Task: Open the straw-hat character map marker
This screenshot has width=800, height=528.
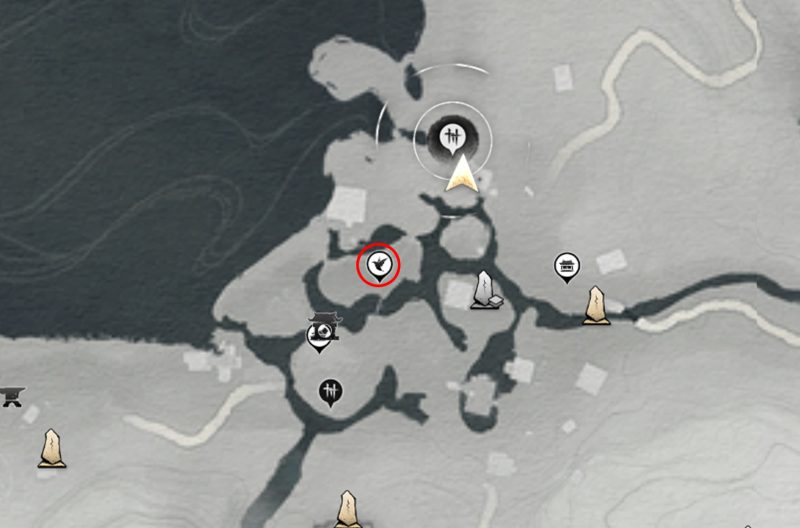Action: point(321,333)
